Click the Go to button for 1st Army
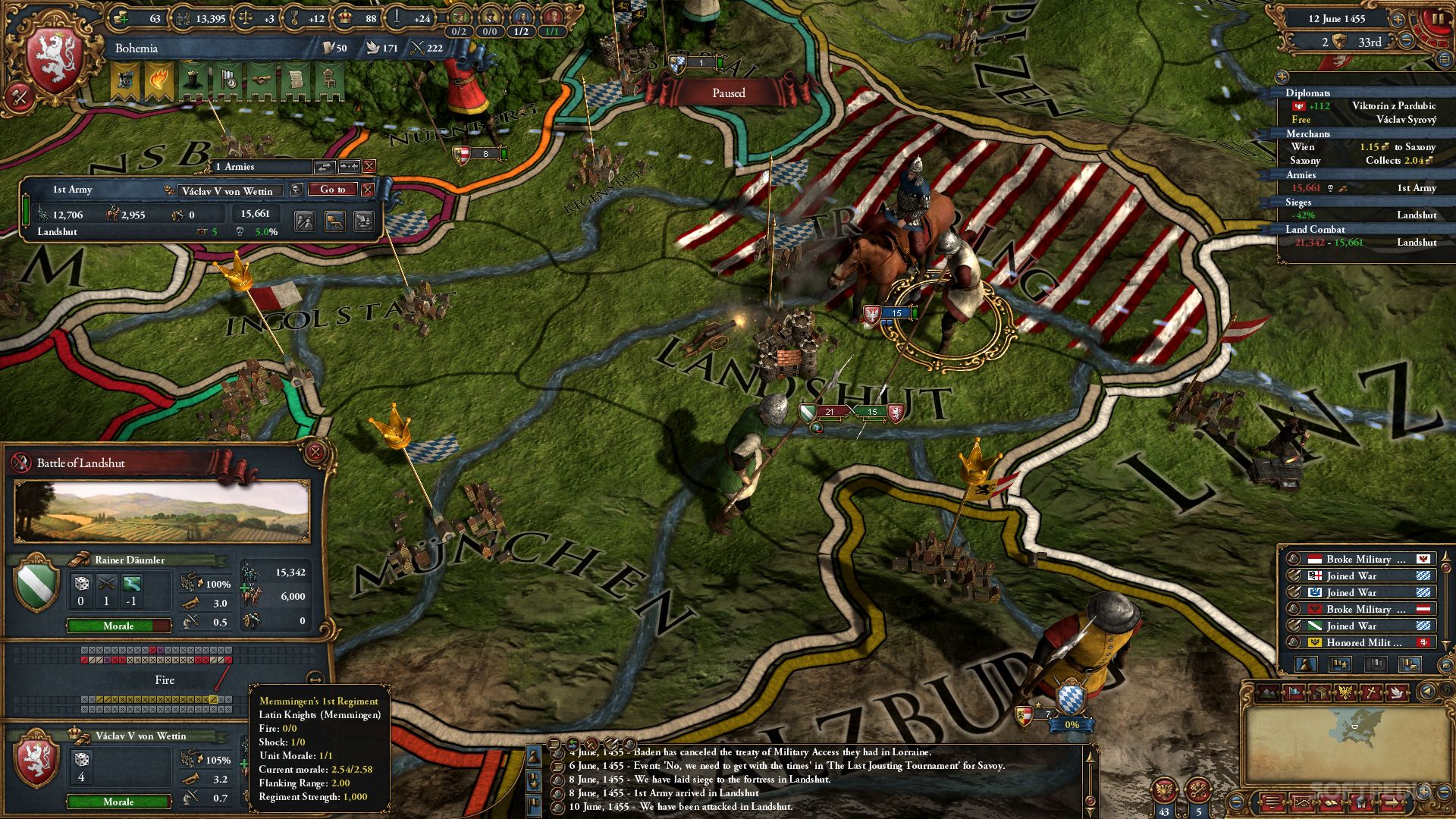Screen dimensions: 1456x819 [x=332, y=190]
